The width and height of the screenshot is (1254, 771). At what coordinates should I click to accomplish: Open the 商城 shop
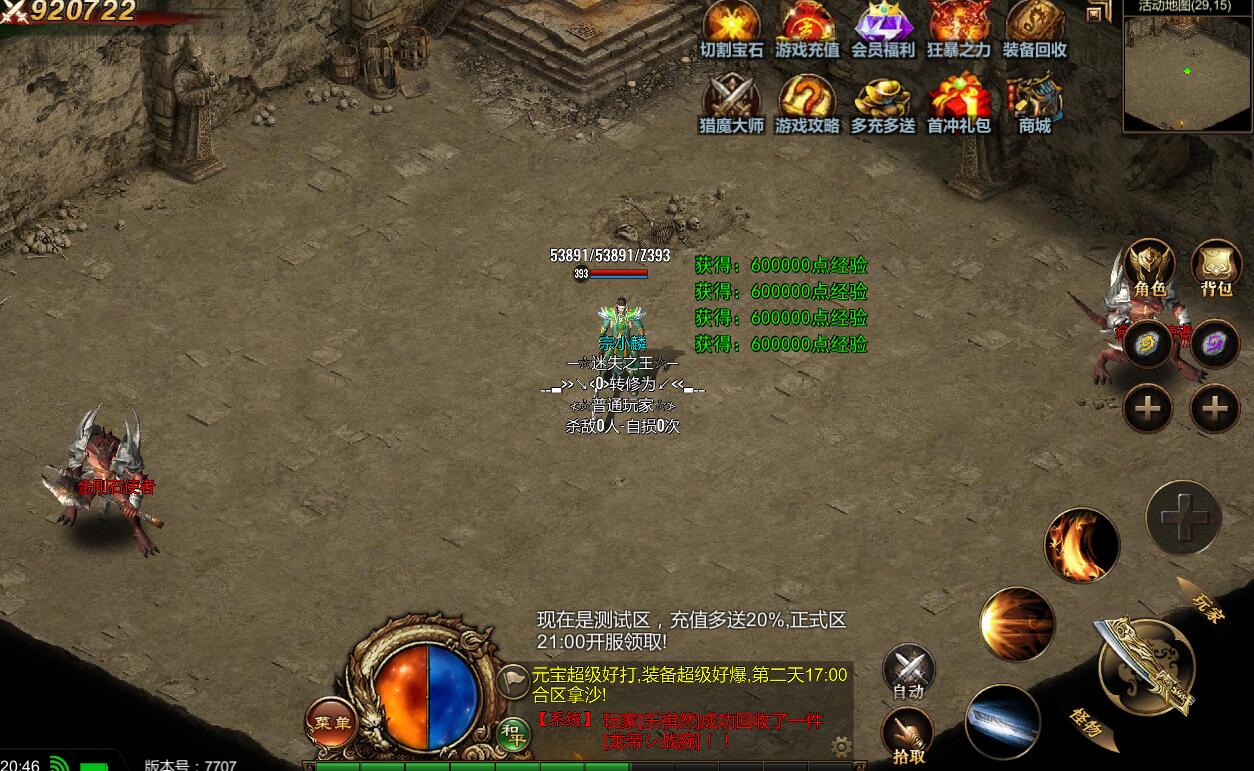tap(1035, 103)
